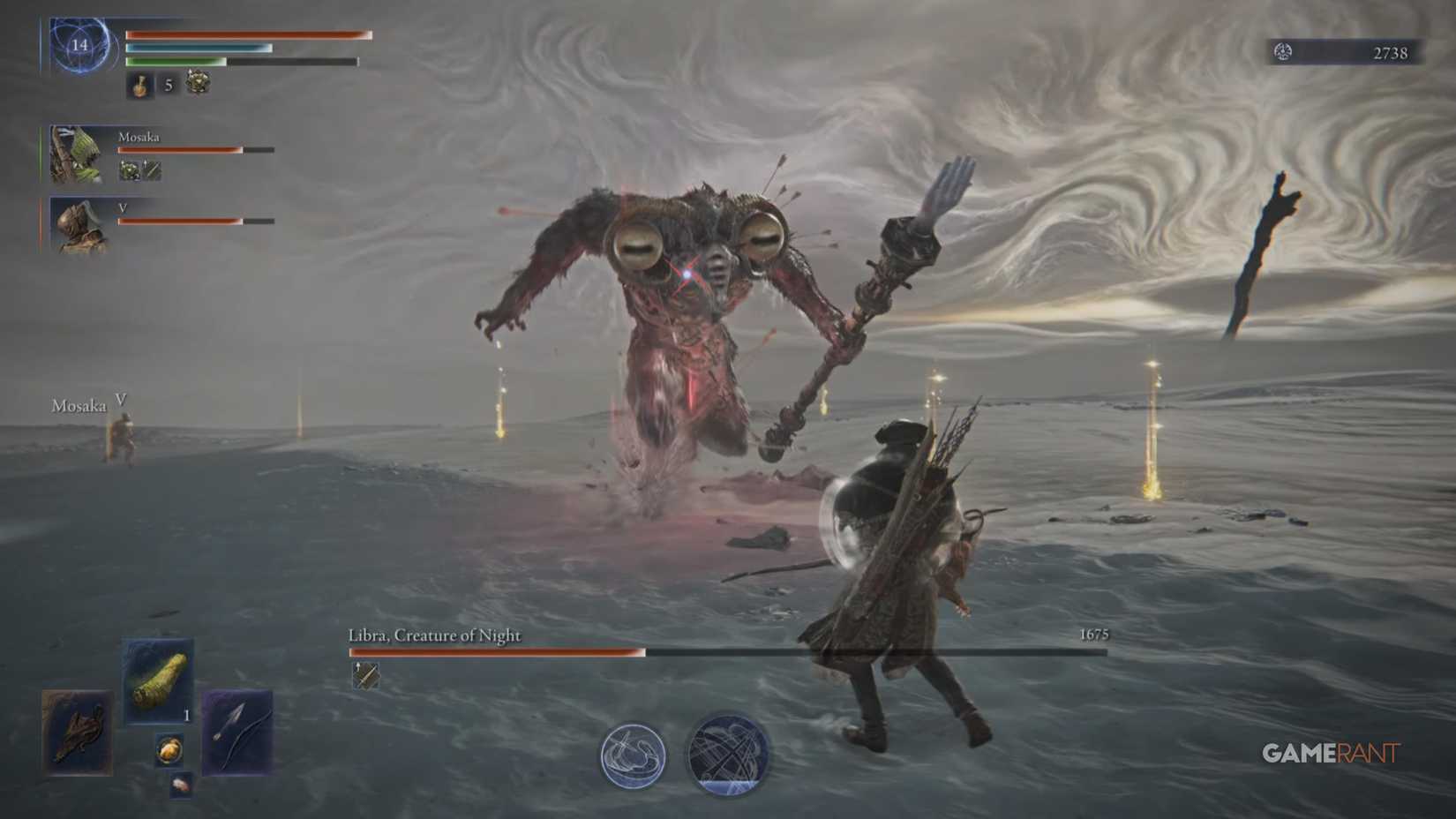Open the character skill circular icon

634,755
